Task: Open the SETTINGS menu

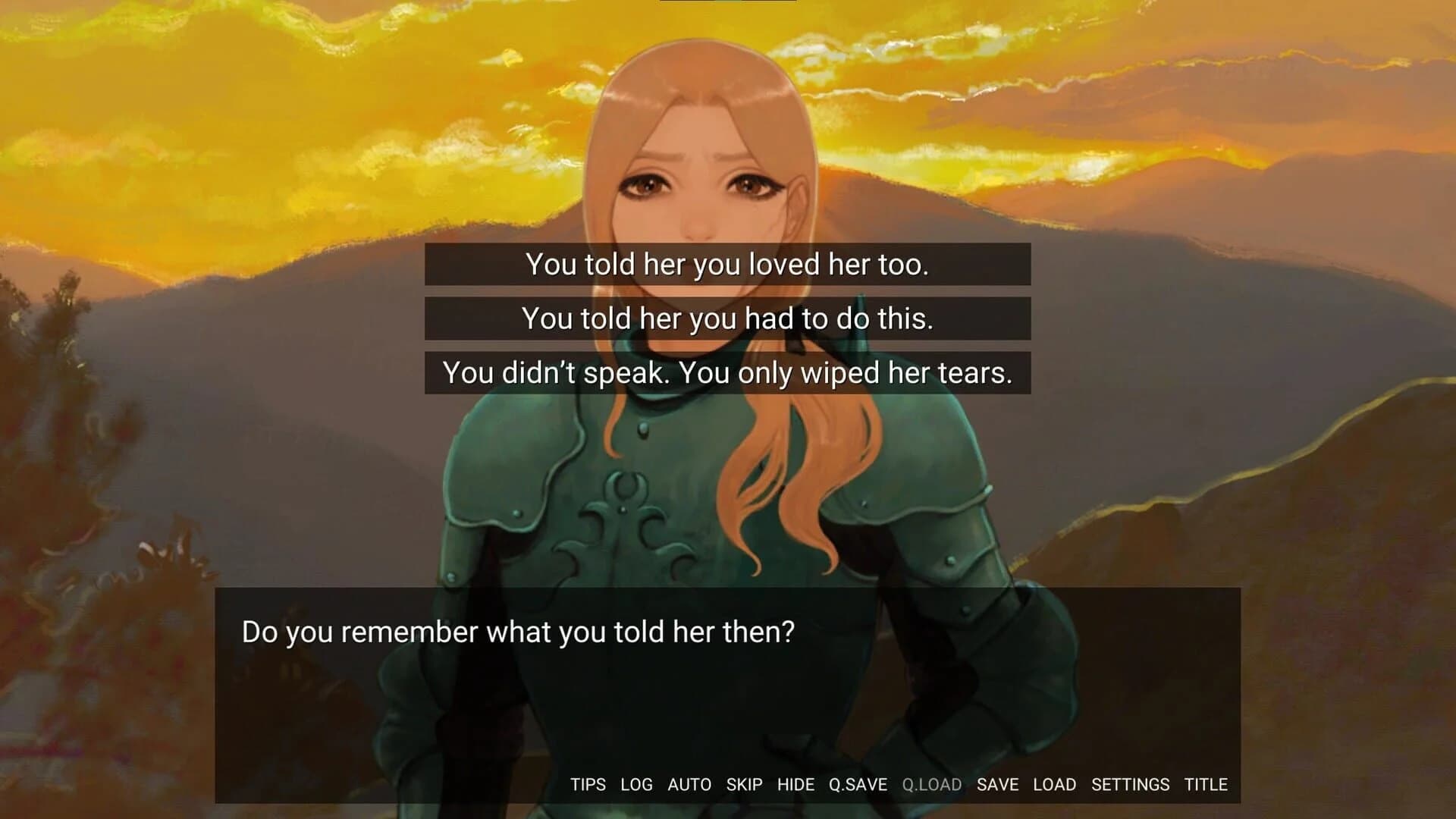Action: (1129, 785)
